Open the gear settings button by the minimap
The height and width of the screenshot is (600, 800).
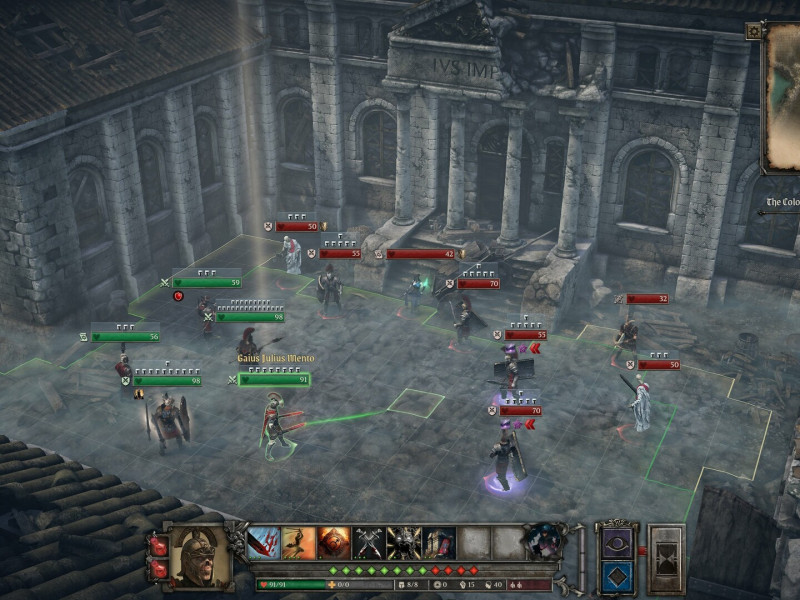[x=753, y=31]
